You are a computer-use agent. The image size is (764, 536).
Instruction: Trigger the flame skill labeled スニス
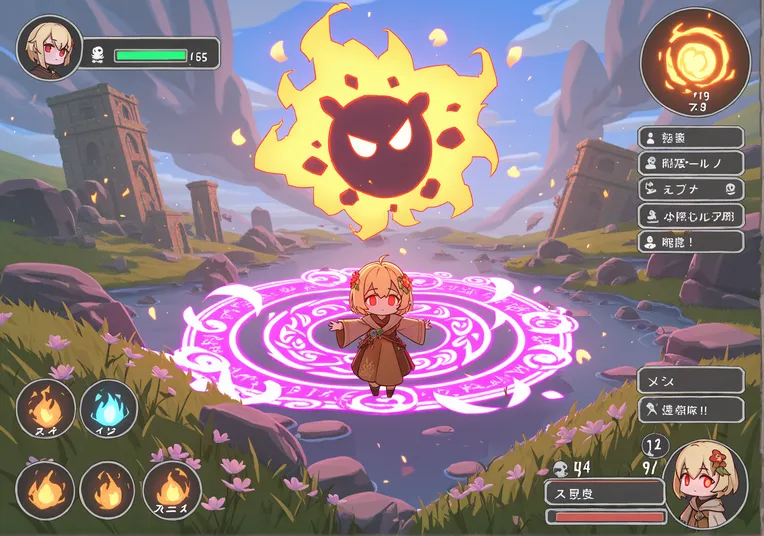coord(172,491)
